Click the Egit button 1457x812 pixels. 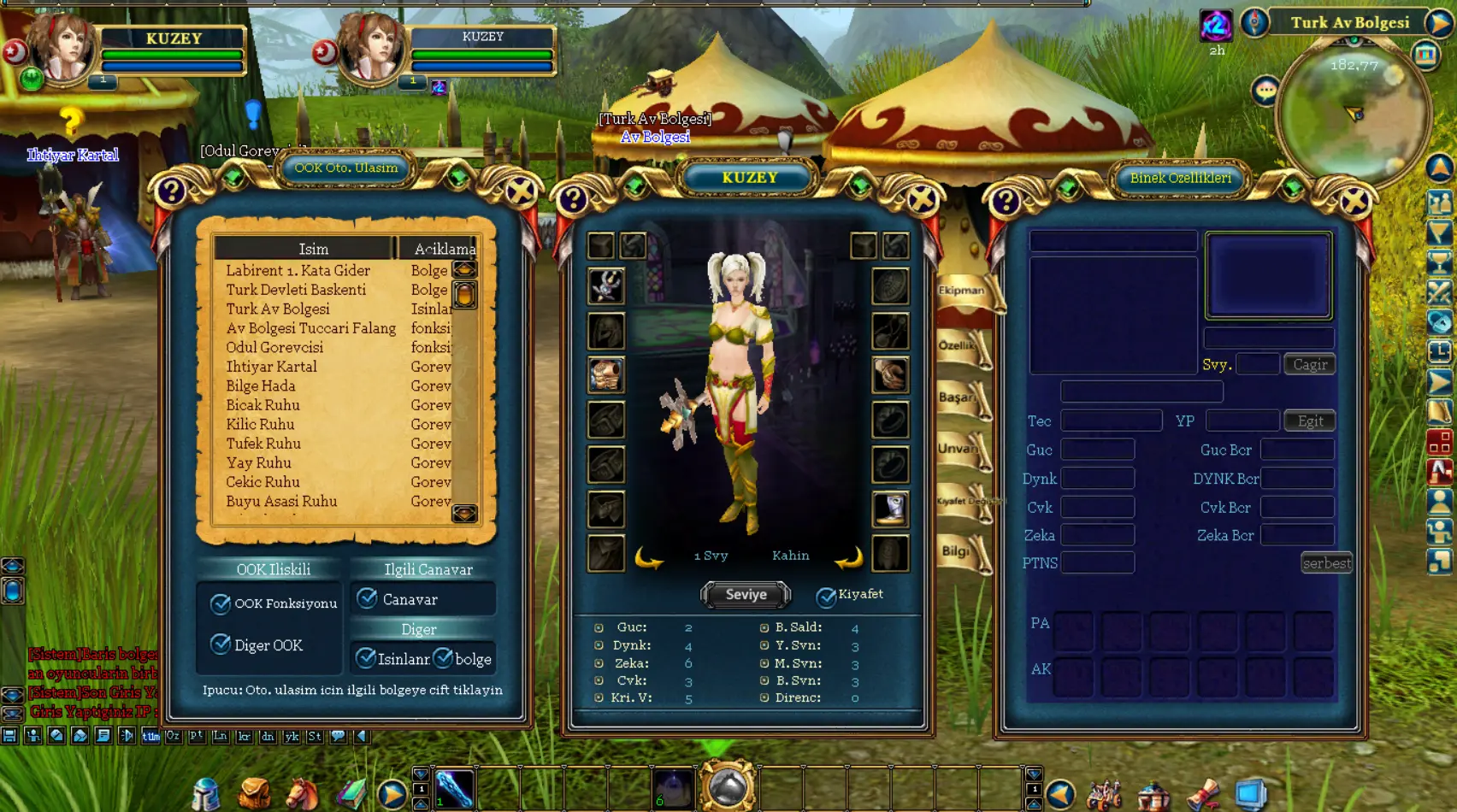pyautogui.click(x=1310, y=421)
